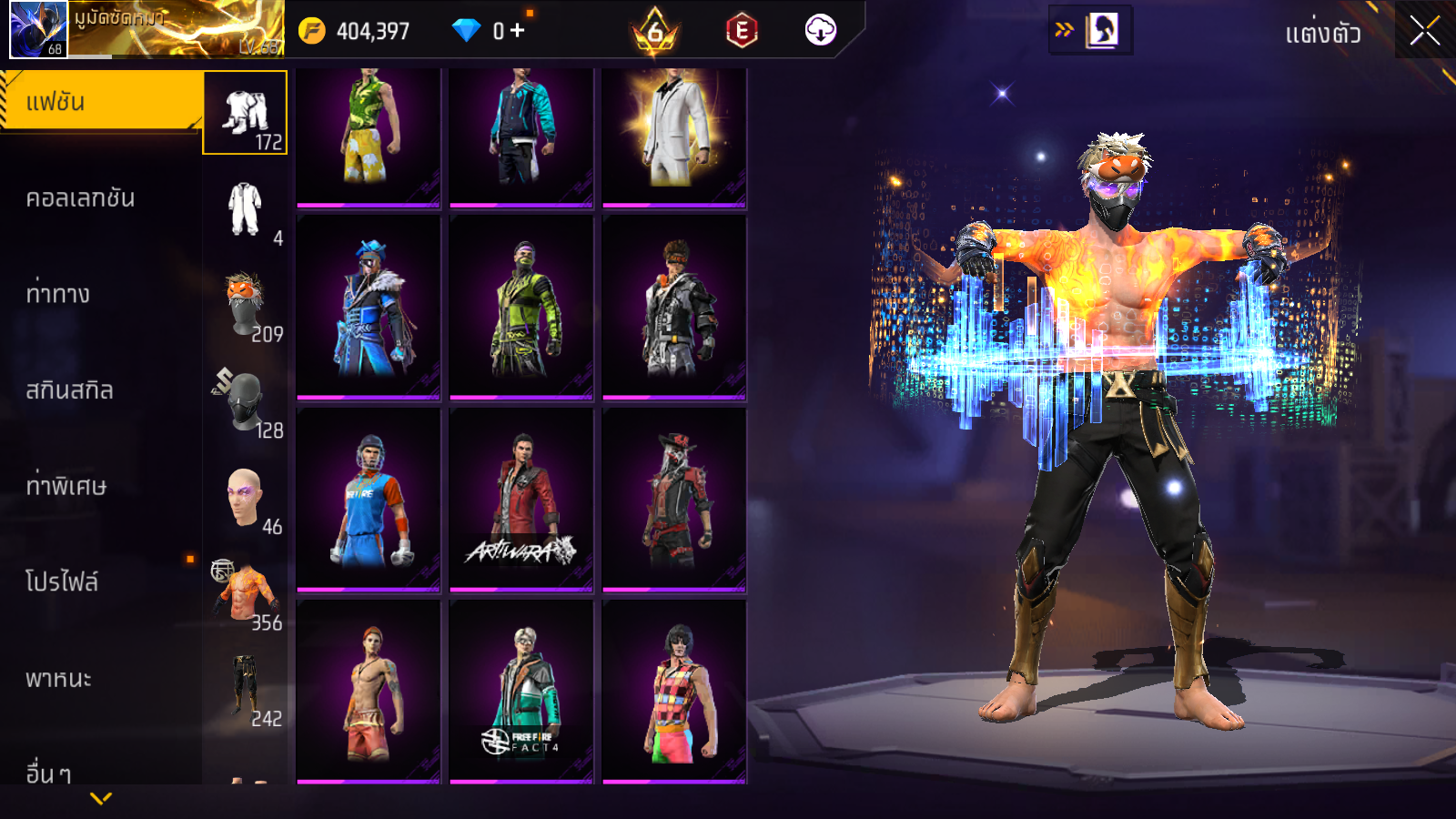Expand the category list with the down arrow

[101, 798]
